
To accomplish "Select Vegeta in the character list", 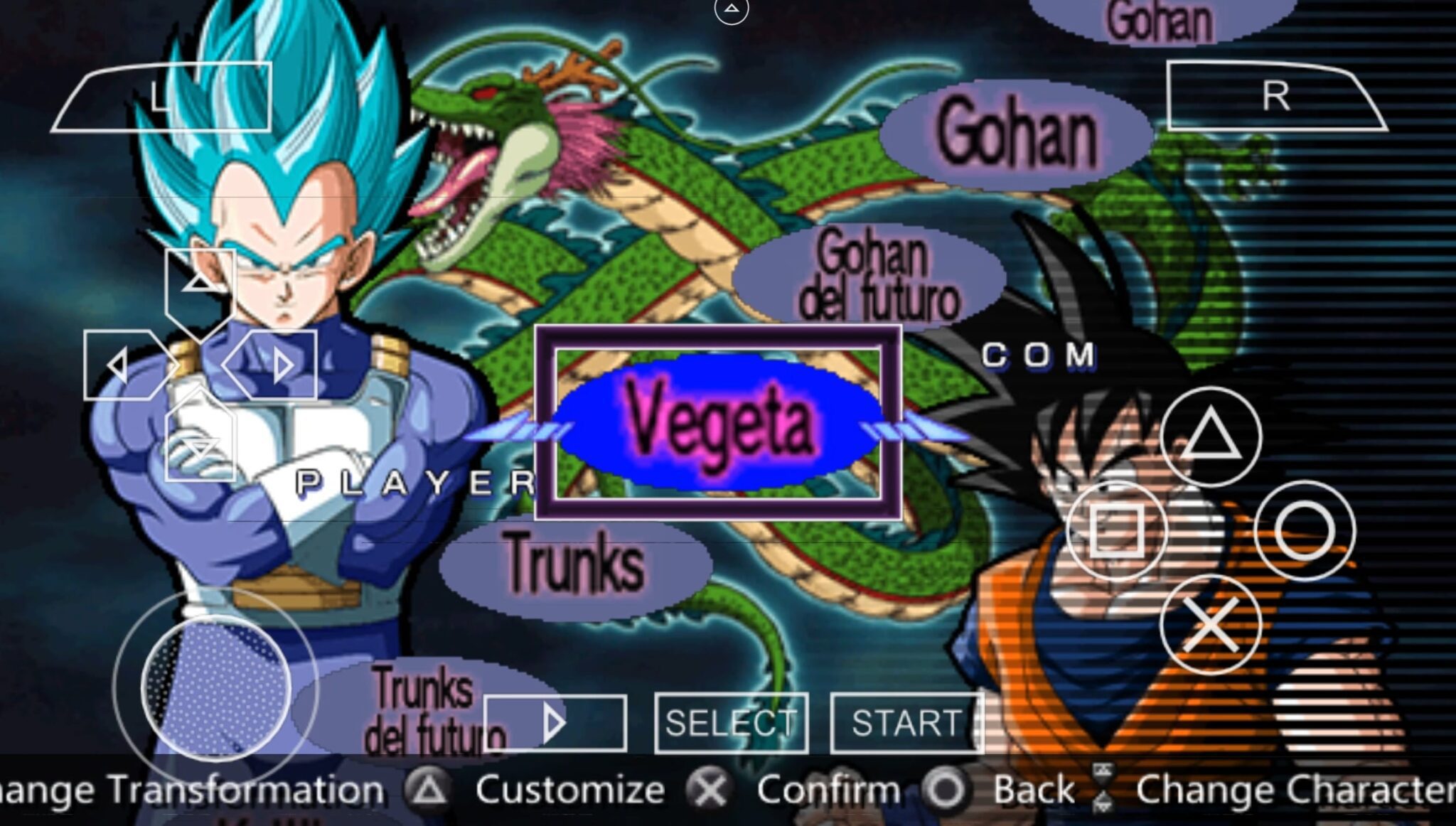I will [718, 422].
